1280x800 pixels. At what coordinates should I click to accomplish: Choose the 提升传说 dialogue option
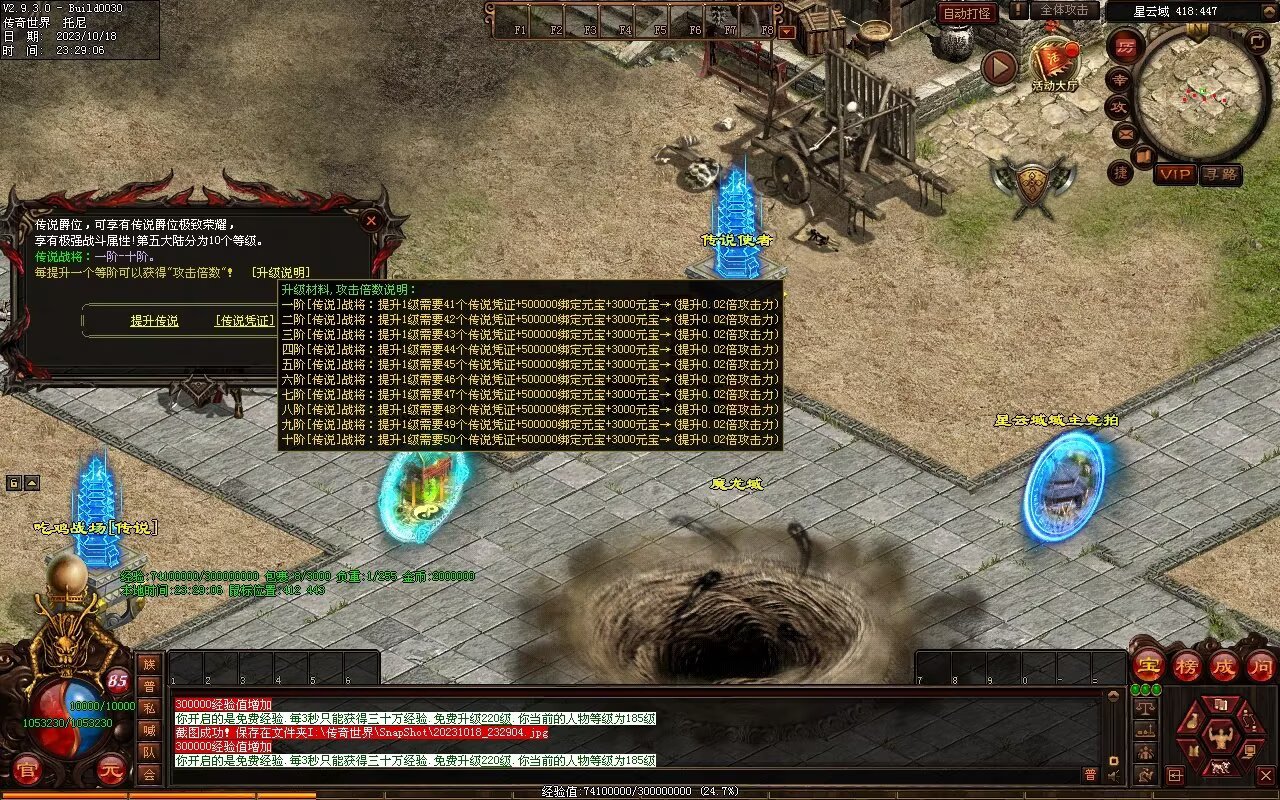pos(154,321)
